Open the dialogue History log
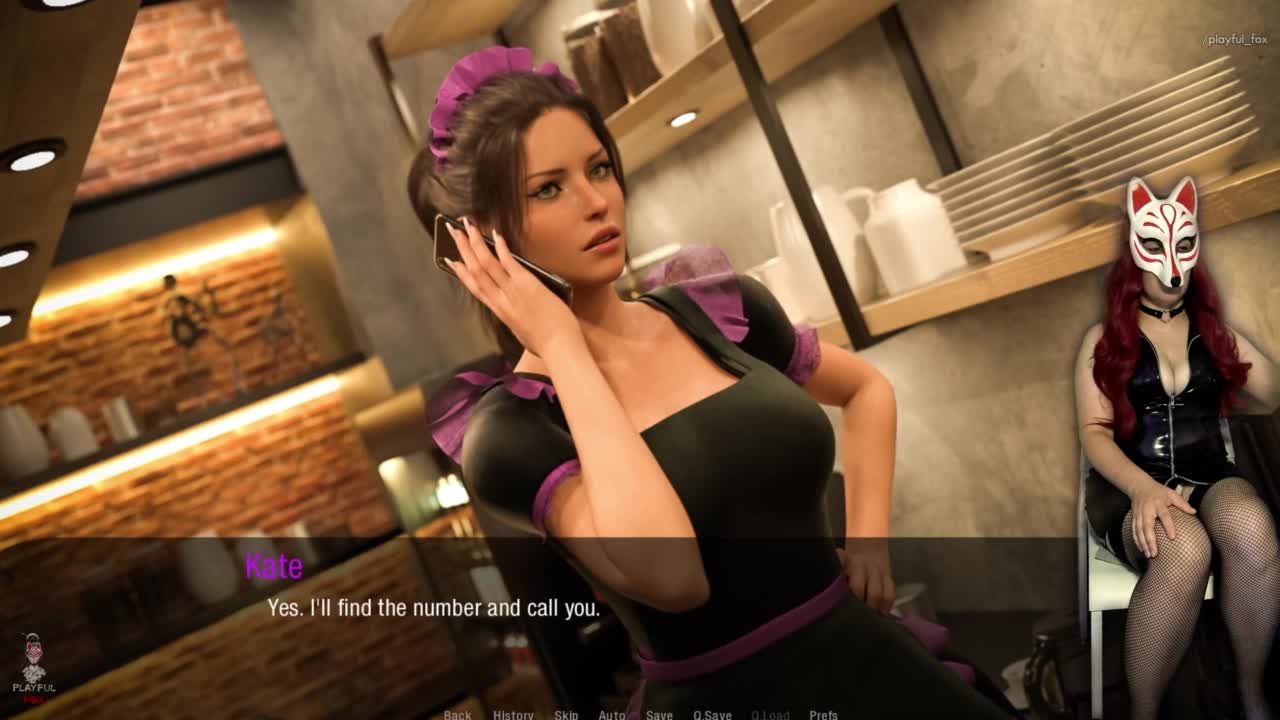Screen dimensions: 1280x720 (x=513, y=714)
